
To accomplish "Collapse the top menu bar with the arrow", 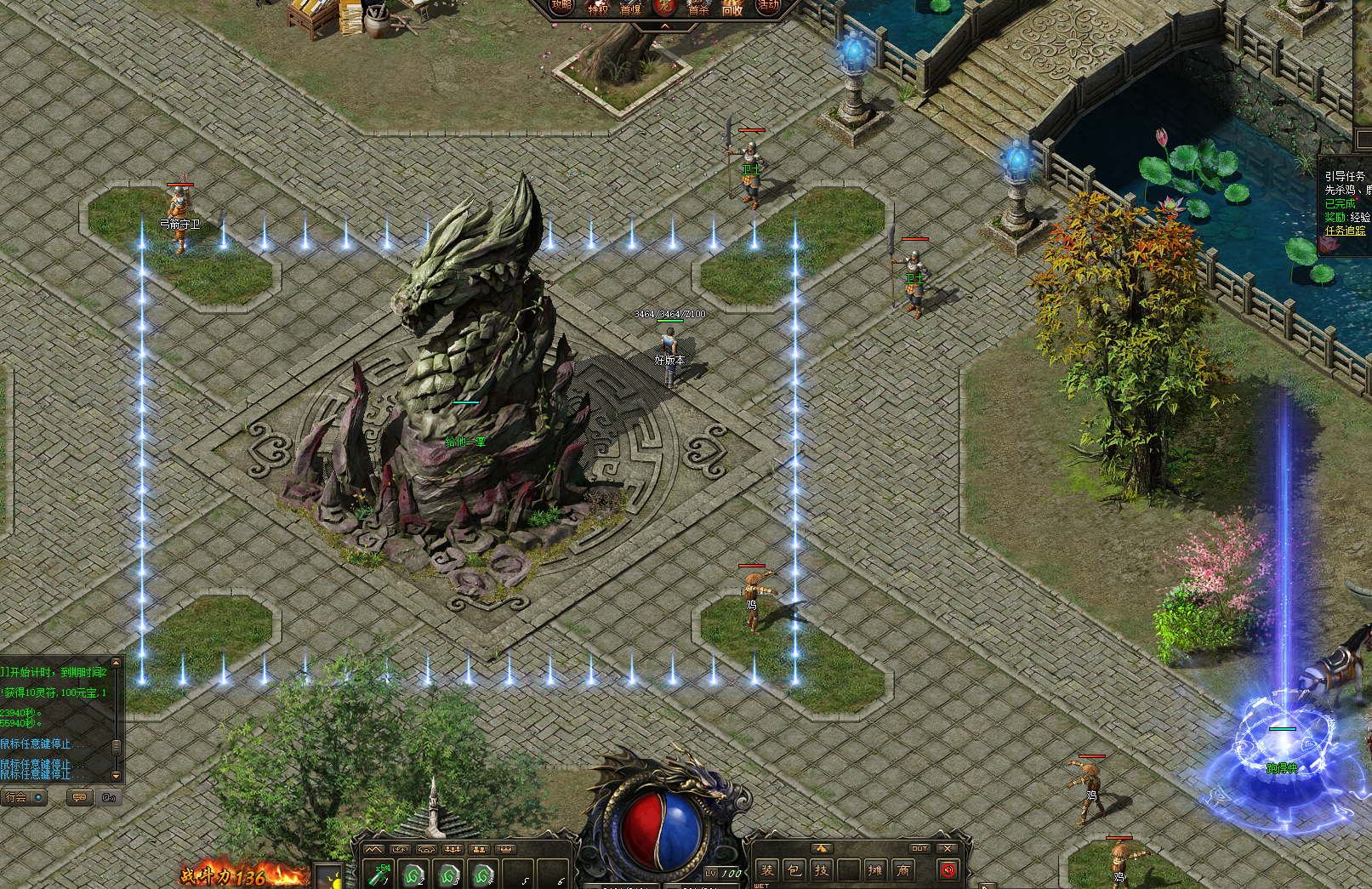I will click(x=665, y=26).
